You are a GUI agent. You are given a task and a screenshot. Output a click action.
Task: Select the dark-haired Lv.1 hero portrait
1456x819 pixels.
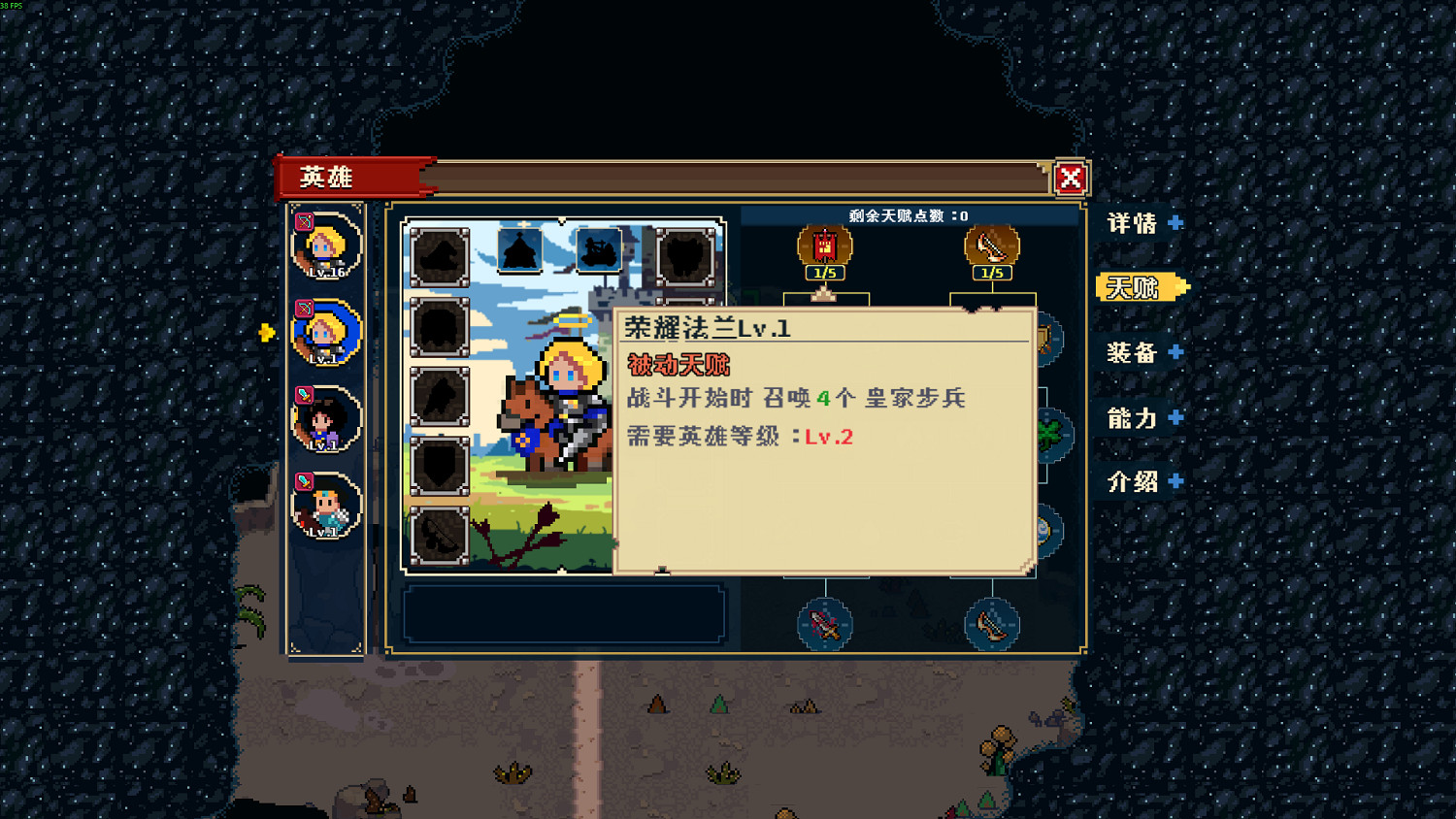click(326, 419)
